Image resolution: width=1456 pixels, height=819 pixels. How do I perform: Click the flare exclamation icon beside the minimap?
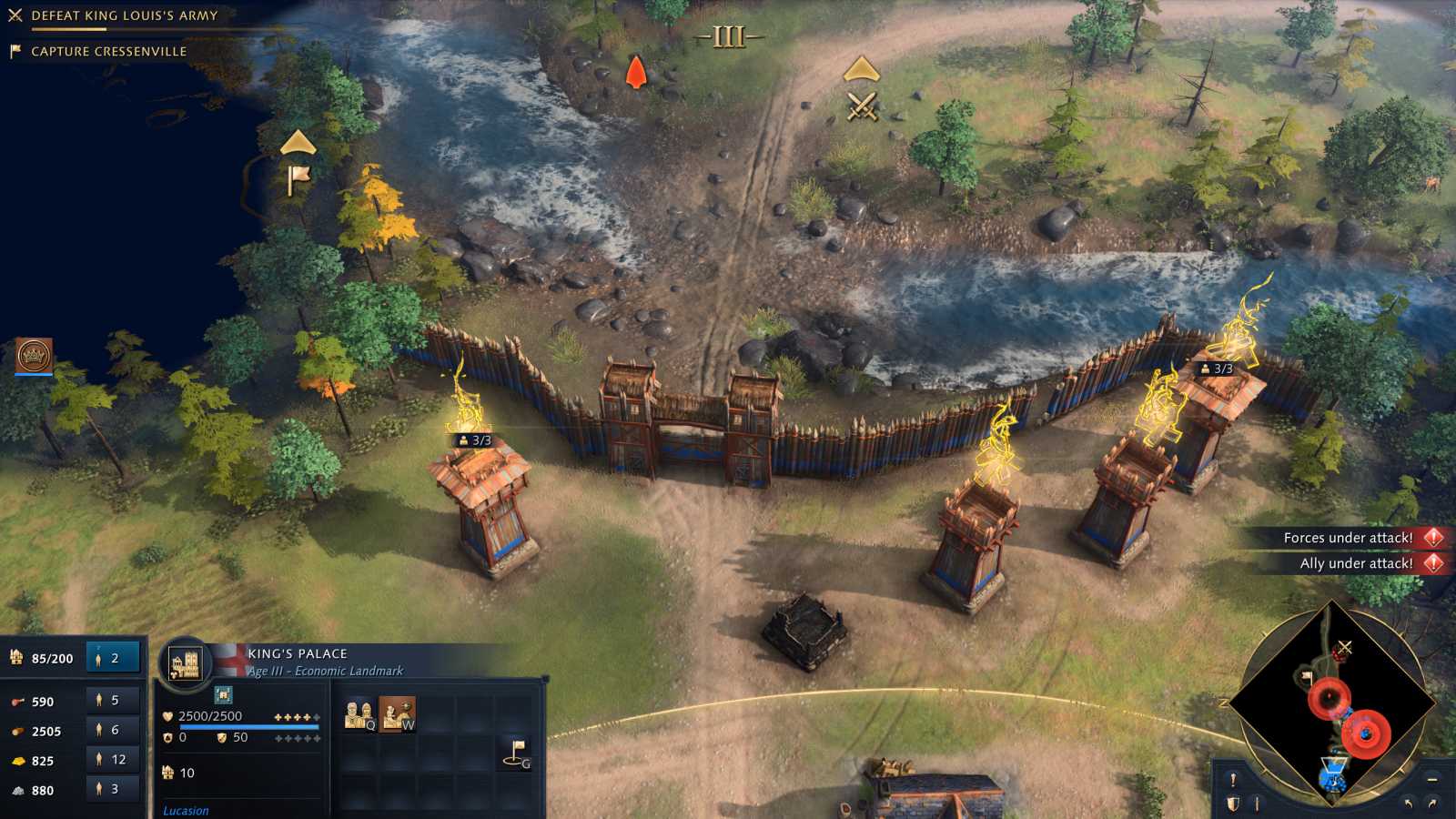[1232, 781]
